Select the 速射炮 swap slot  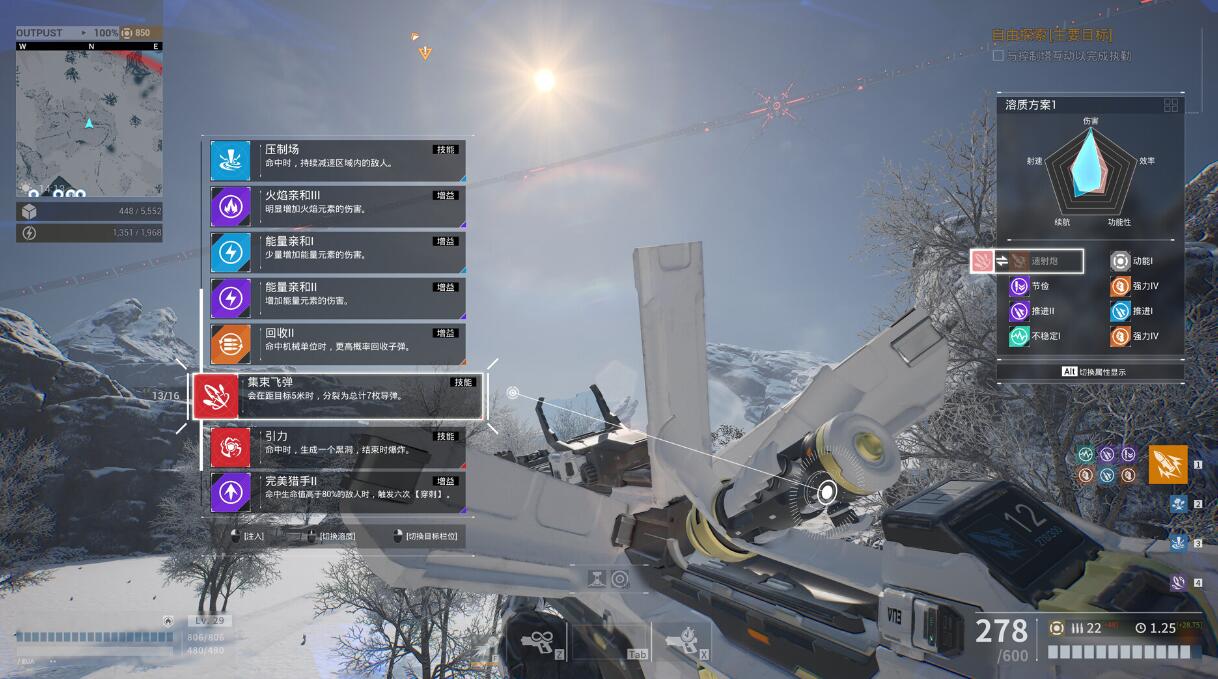coord(1027,261)
